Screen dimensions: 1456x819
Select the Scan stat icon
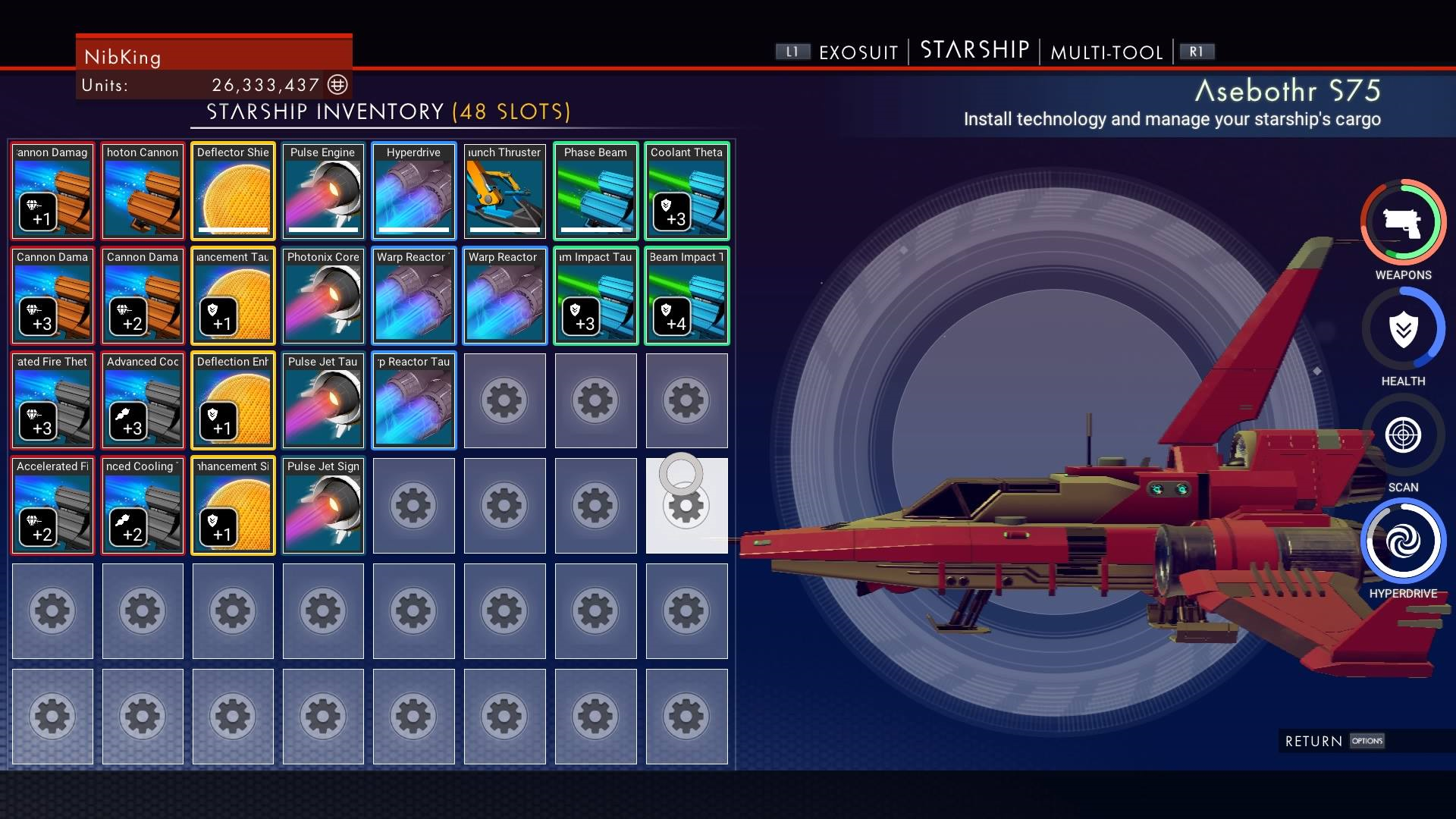point(1403,435)
